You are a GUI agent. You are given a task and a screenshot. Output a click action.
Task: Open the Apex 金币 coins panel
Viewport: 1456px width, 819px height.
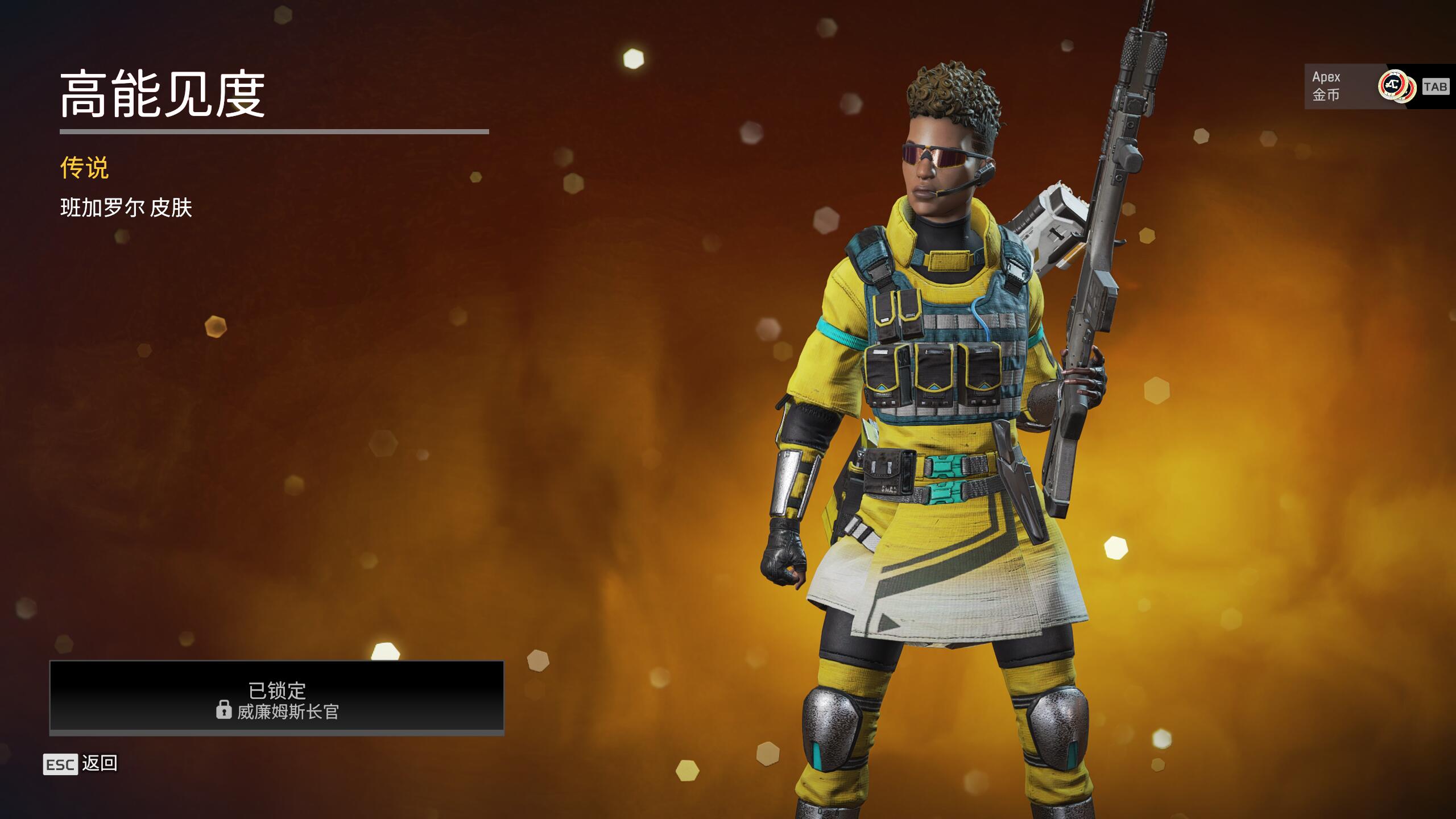pyautogui.click(x=1365, y=86)
